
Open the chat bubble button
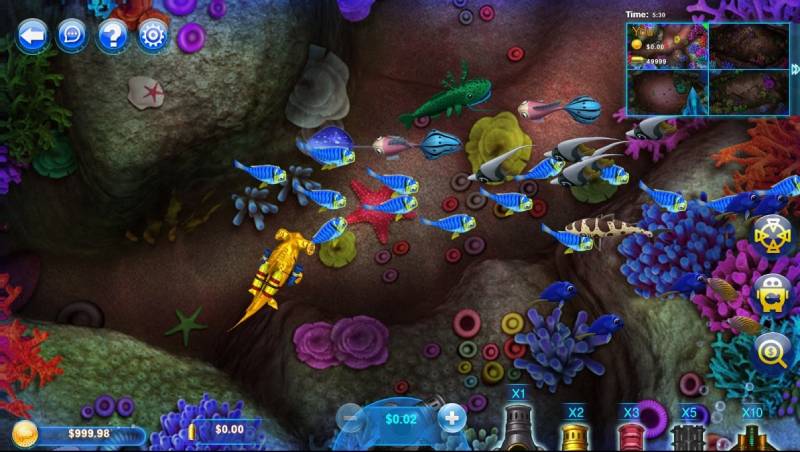tap(71, 36)
